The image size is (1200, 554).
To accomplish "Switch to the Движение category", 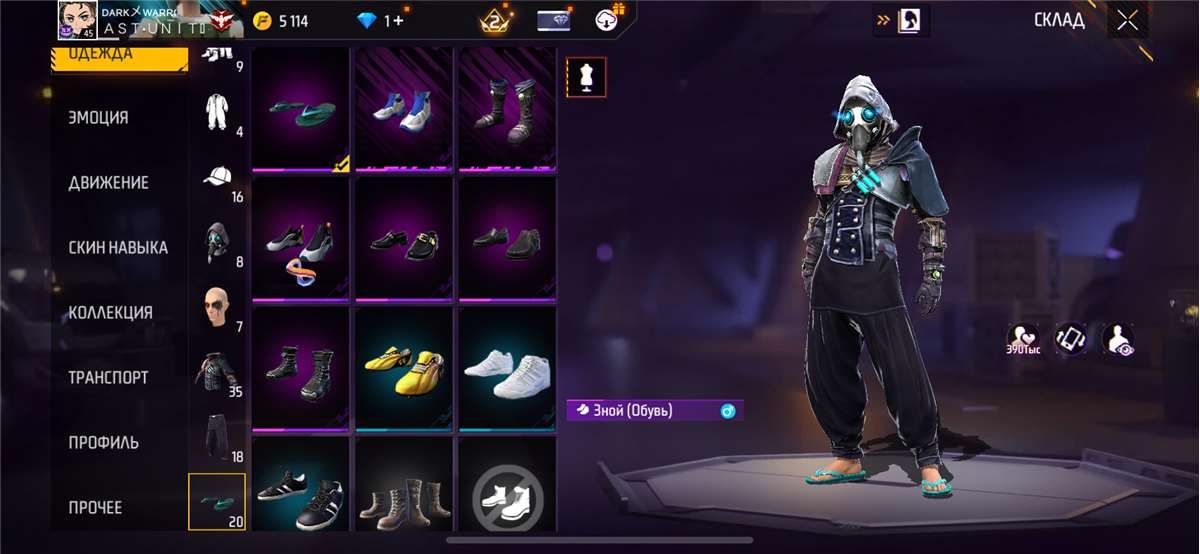I will [x=108, y=182].
